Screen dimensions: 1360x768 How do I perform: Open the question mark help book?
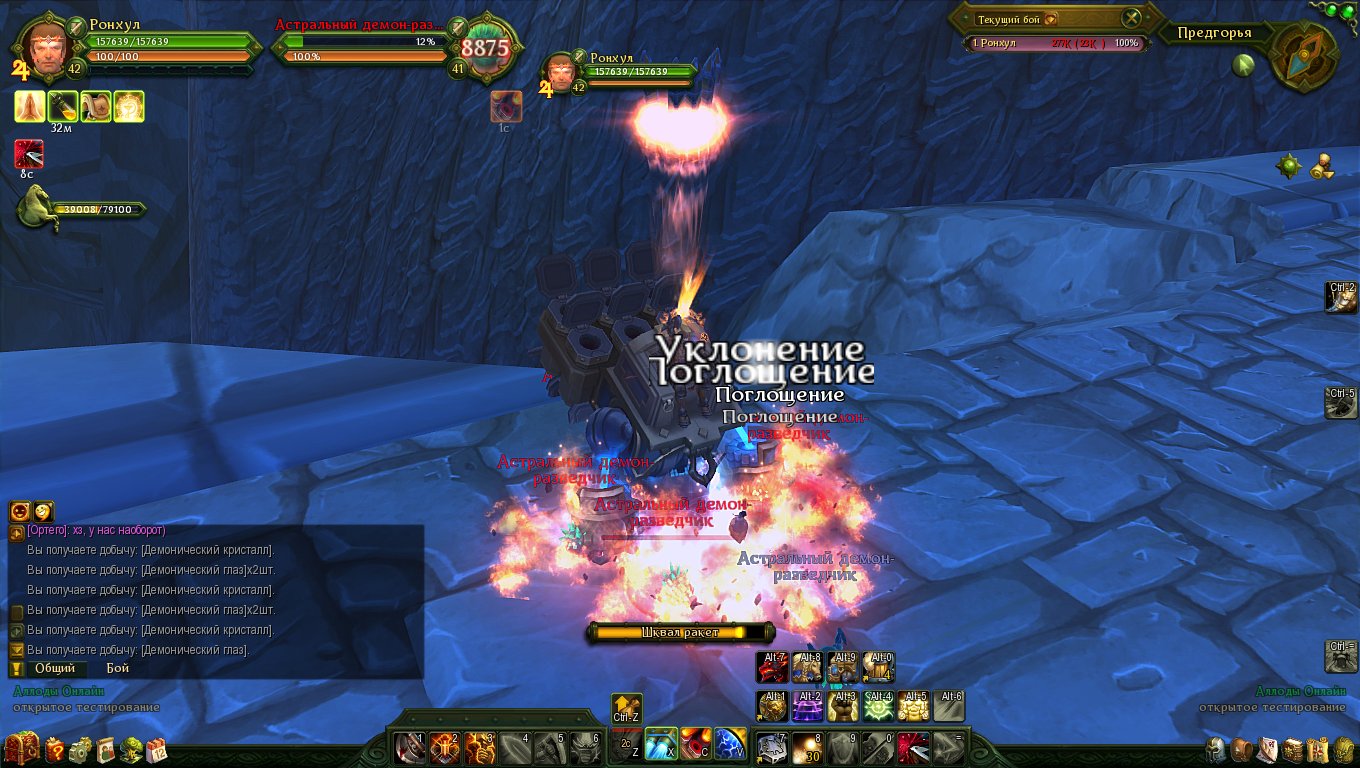click(54, 749)
